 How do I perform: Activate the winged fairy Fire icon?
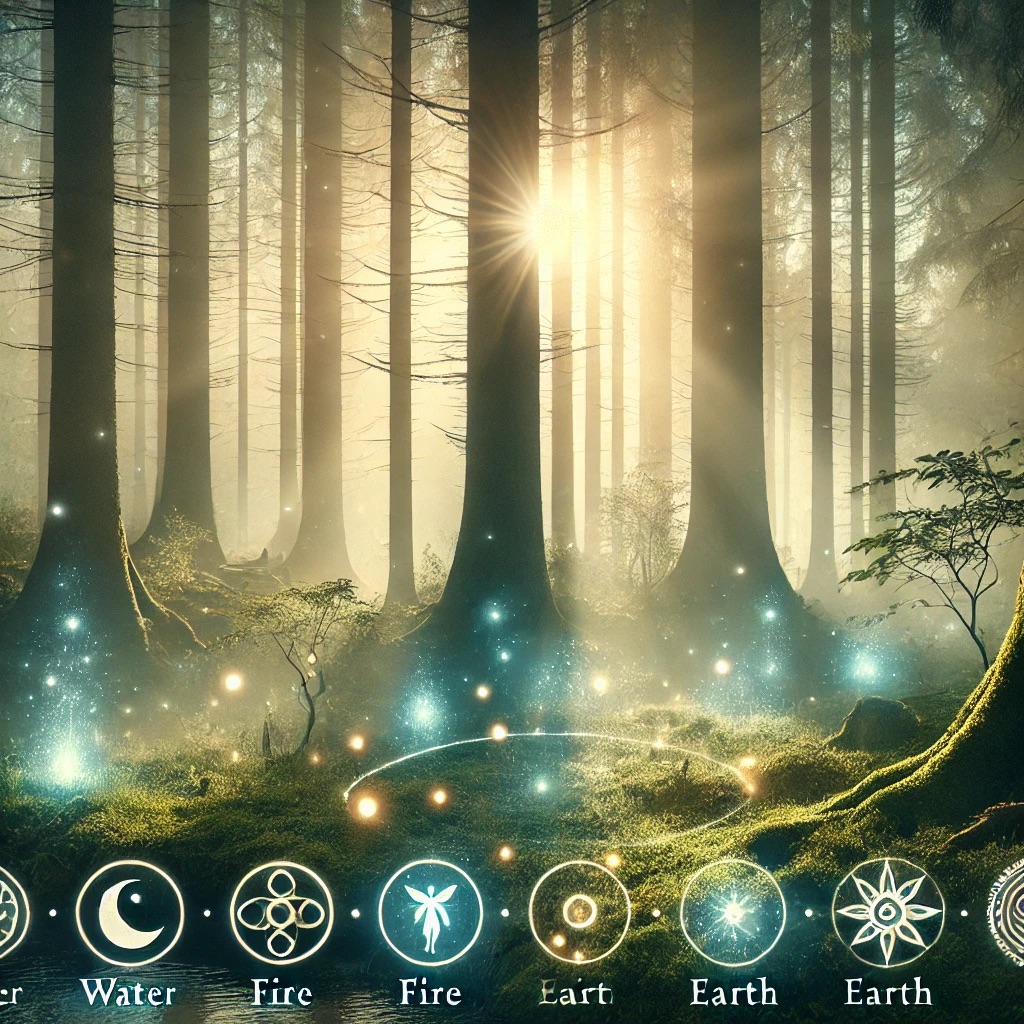coord(430,912)
